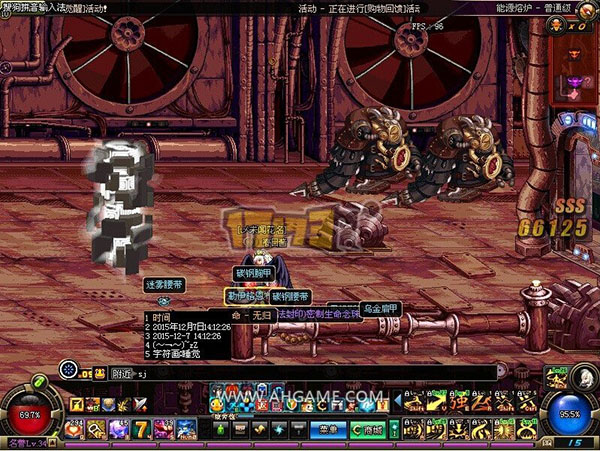This screenshot has width=600, height=451.
Task: Toggle the green skill bar switch button
Action: point(394,429)
